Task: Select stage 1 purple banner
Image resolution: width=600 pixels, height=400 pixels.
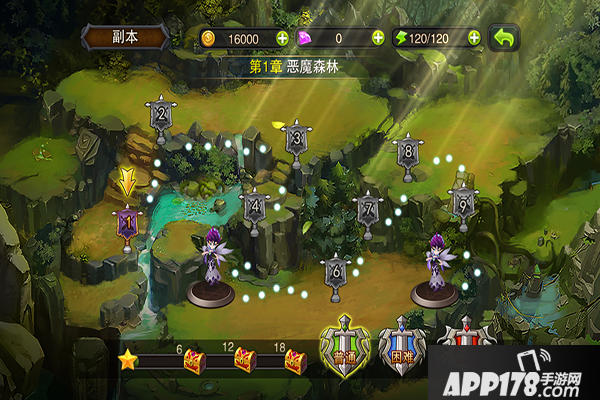Action: 127,222
